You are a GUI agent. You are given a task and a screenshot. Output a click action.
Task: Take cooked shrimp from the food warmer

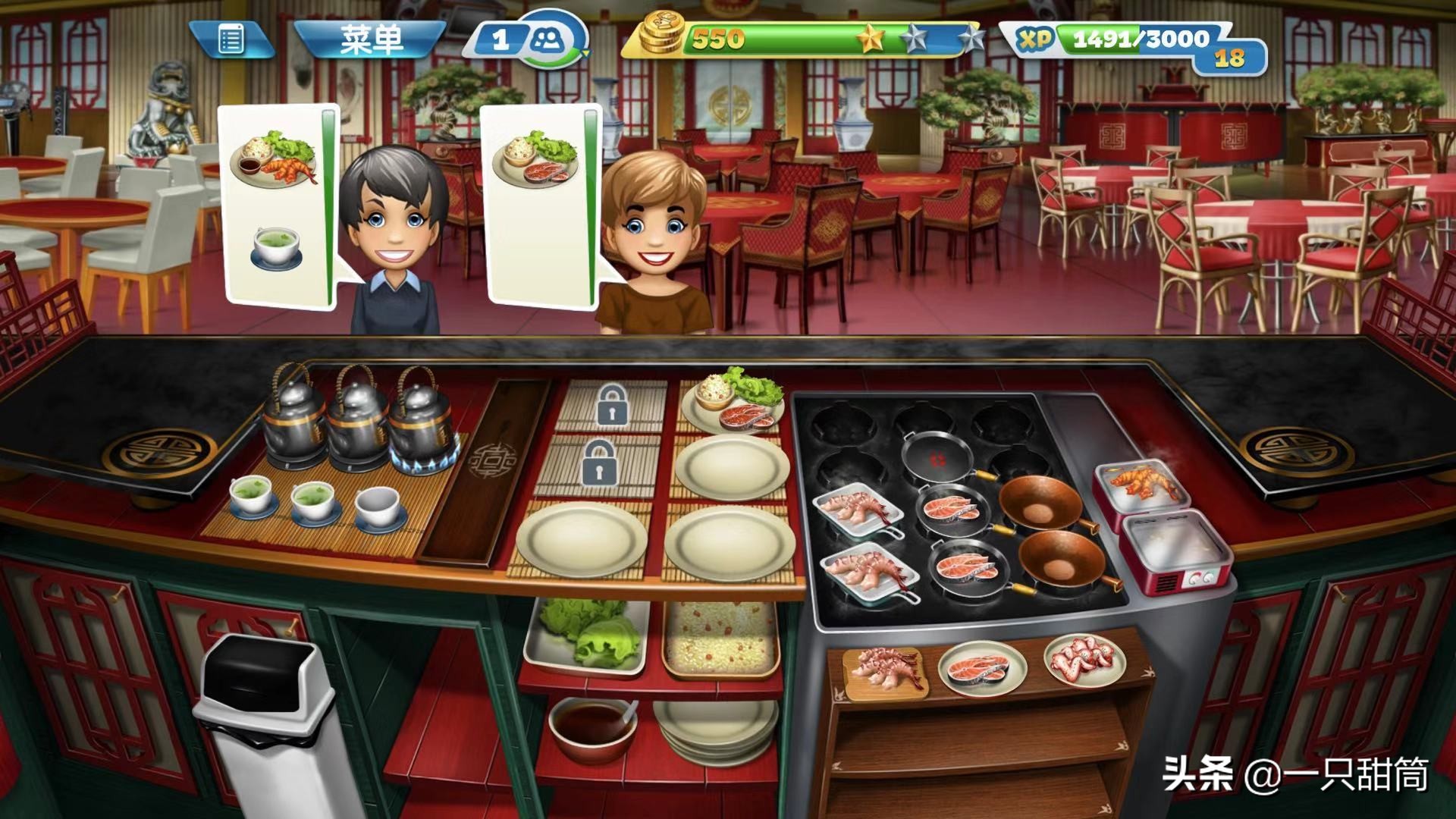tap(1141, 485)
